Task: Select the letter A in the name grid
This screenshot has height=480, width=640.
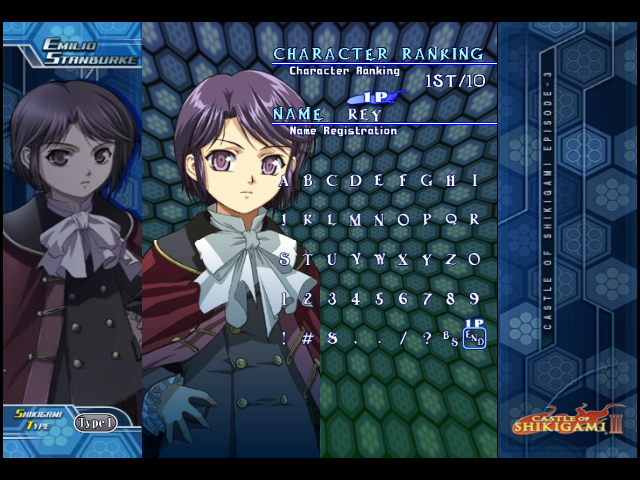Action: tap(284, 181)
